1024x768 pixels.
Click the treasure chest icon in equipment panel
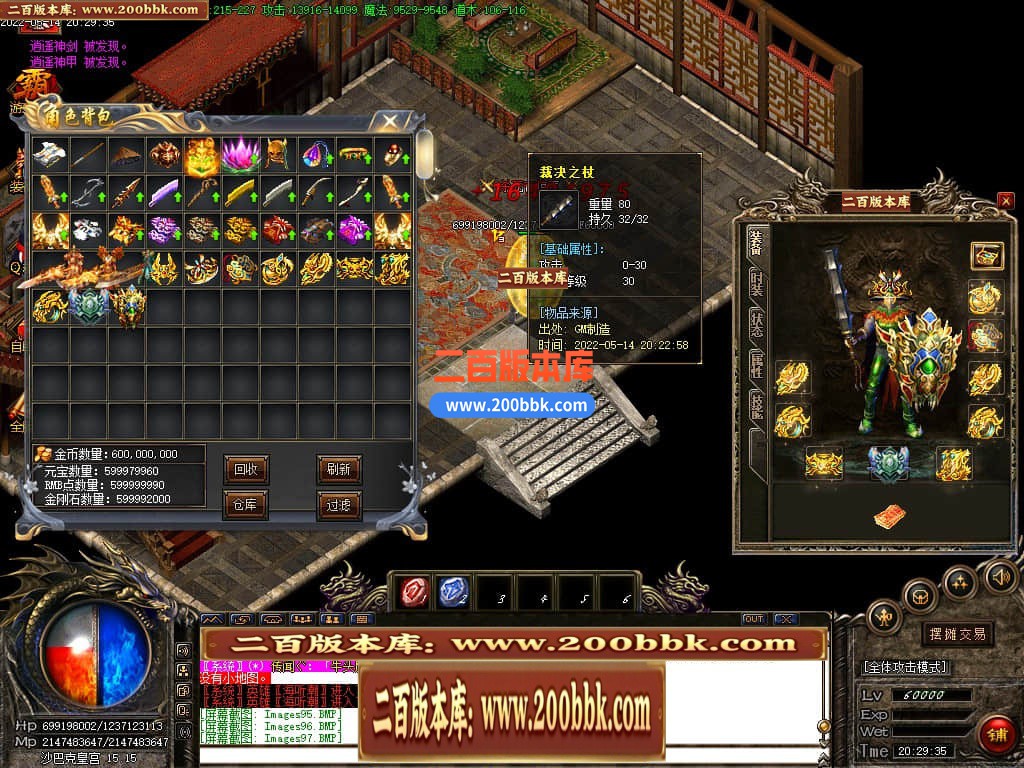(986, 255)
